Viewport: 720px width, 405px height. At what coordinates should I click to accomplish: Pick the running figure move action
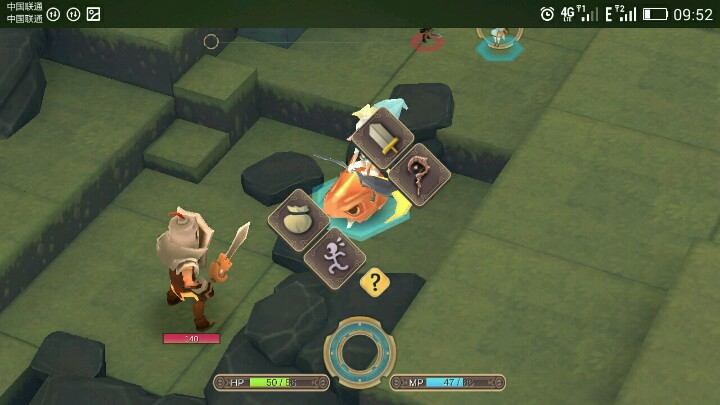(334, 258)
